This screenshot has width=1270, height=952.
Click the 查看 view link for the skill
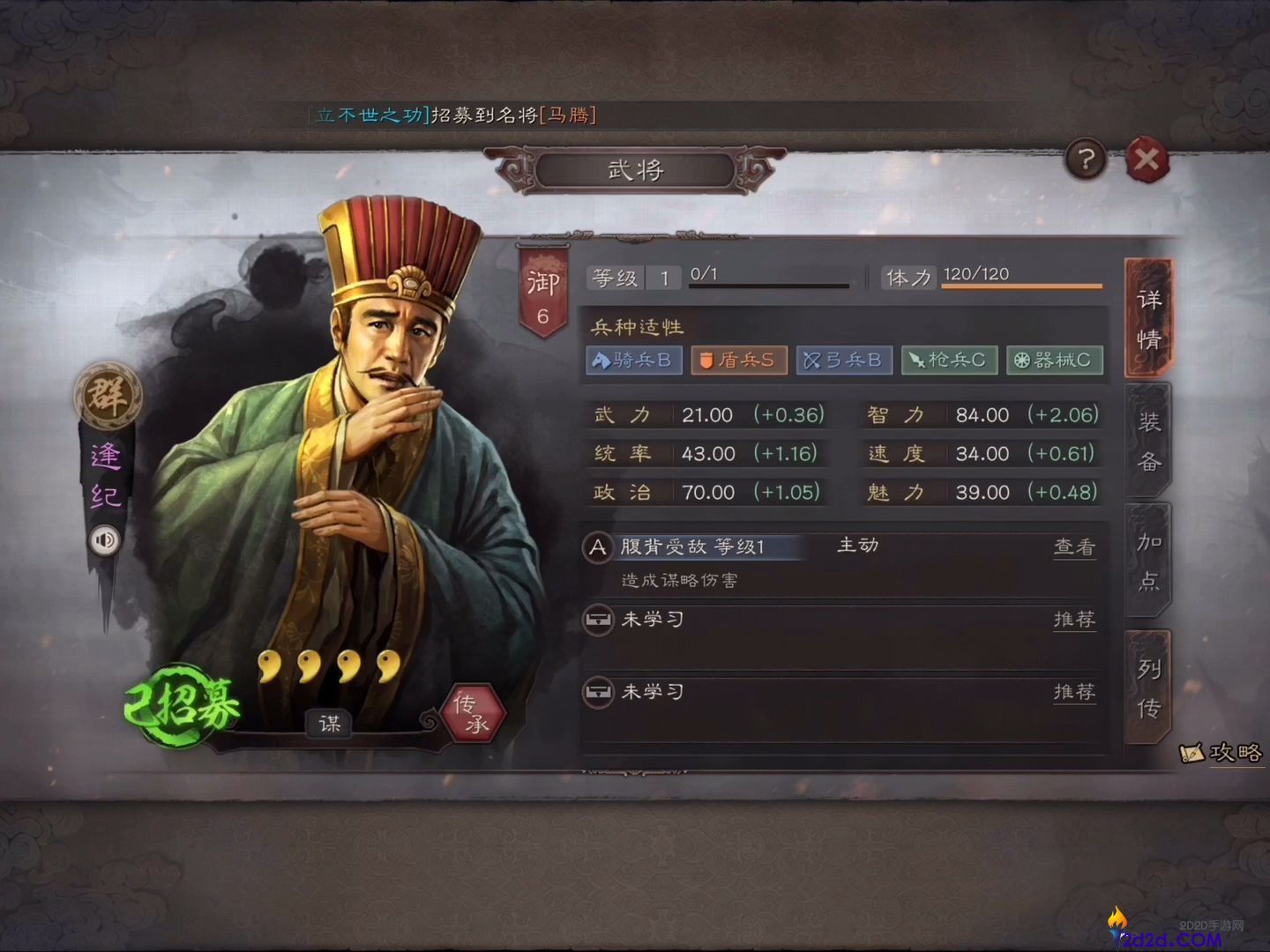1073,547
